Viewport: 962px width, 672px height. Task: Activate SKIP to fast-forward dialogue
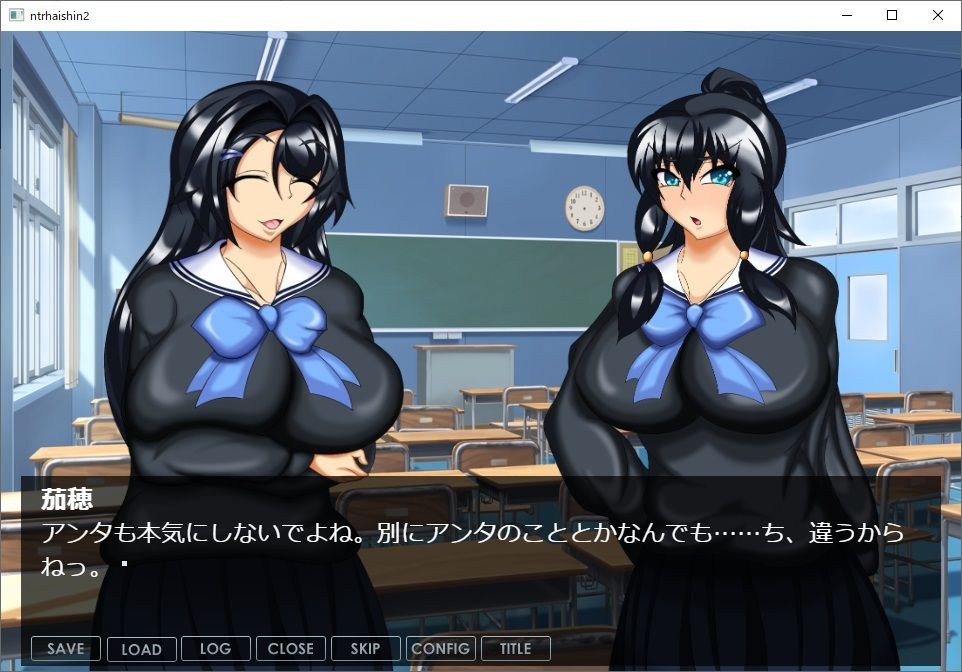tap(365, 649)
